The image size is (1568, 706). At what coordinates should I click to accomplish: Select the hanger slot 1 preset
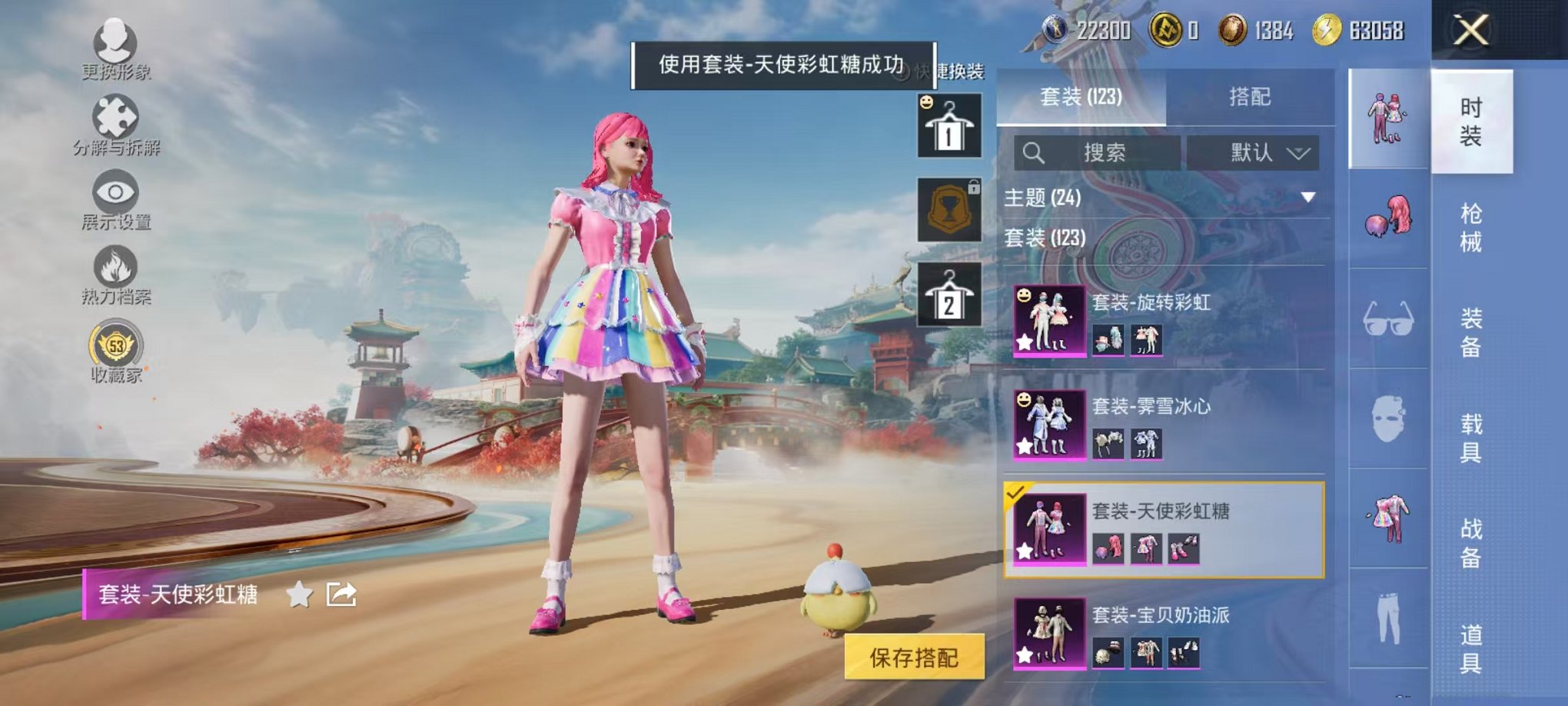[x=951, y=127]
